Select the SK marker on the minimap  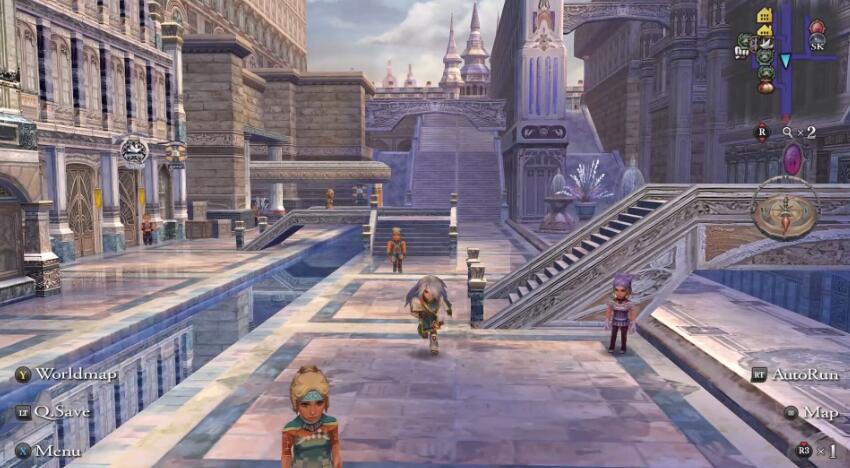[817, 45]
